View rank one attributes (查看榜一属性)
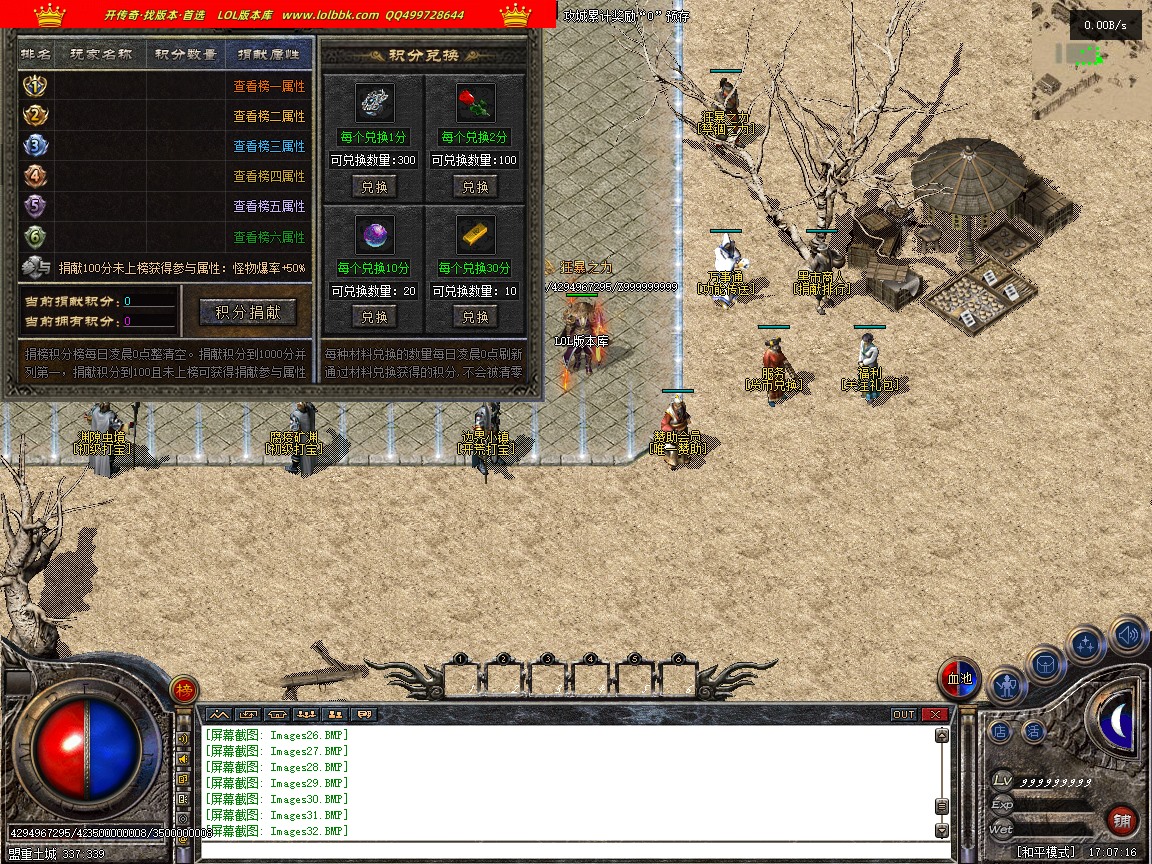The image size is (1152, 864). 269,87
